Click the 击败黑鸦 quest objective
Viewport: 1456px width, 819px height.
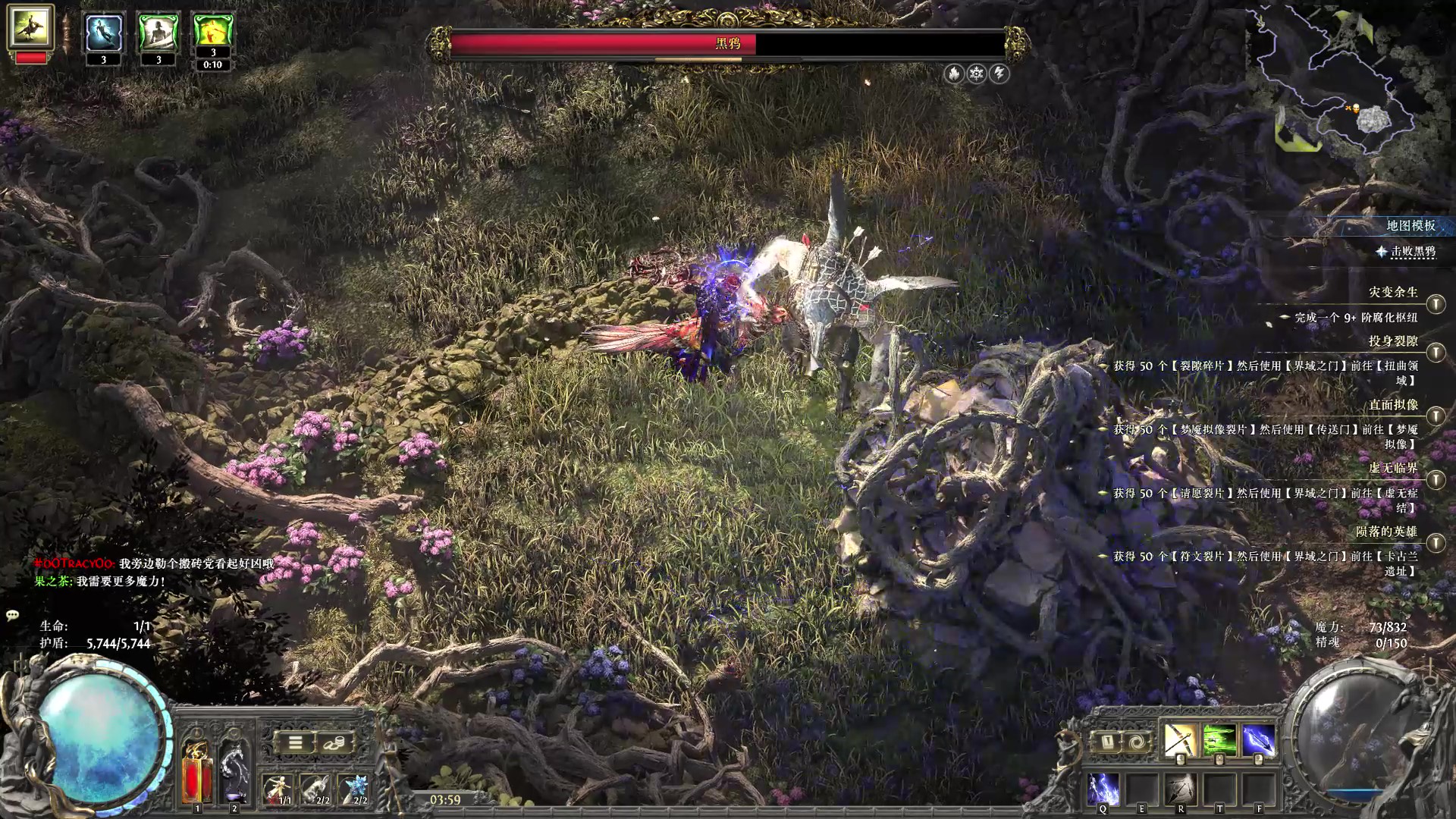(1412, 251)
